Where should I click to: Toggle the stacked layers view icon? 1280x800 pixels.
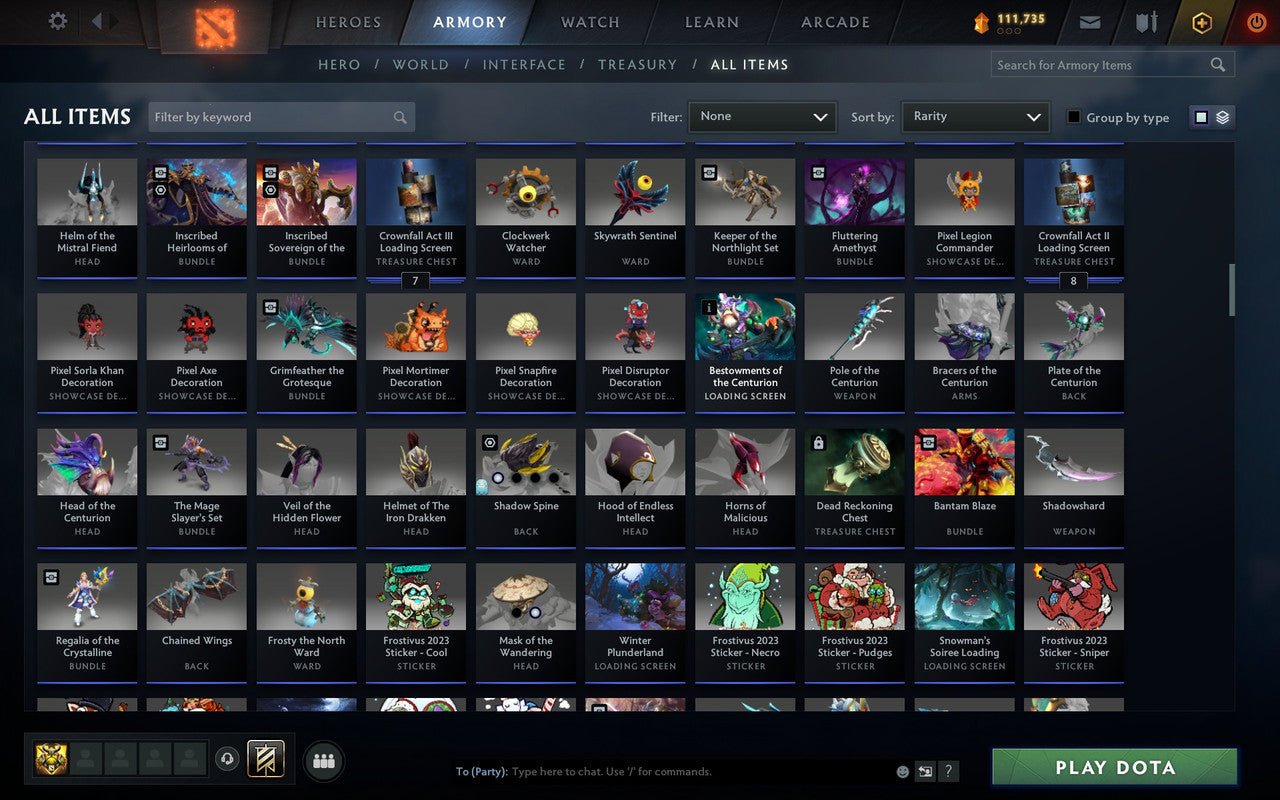[1220, 117]
